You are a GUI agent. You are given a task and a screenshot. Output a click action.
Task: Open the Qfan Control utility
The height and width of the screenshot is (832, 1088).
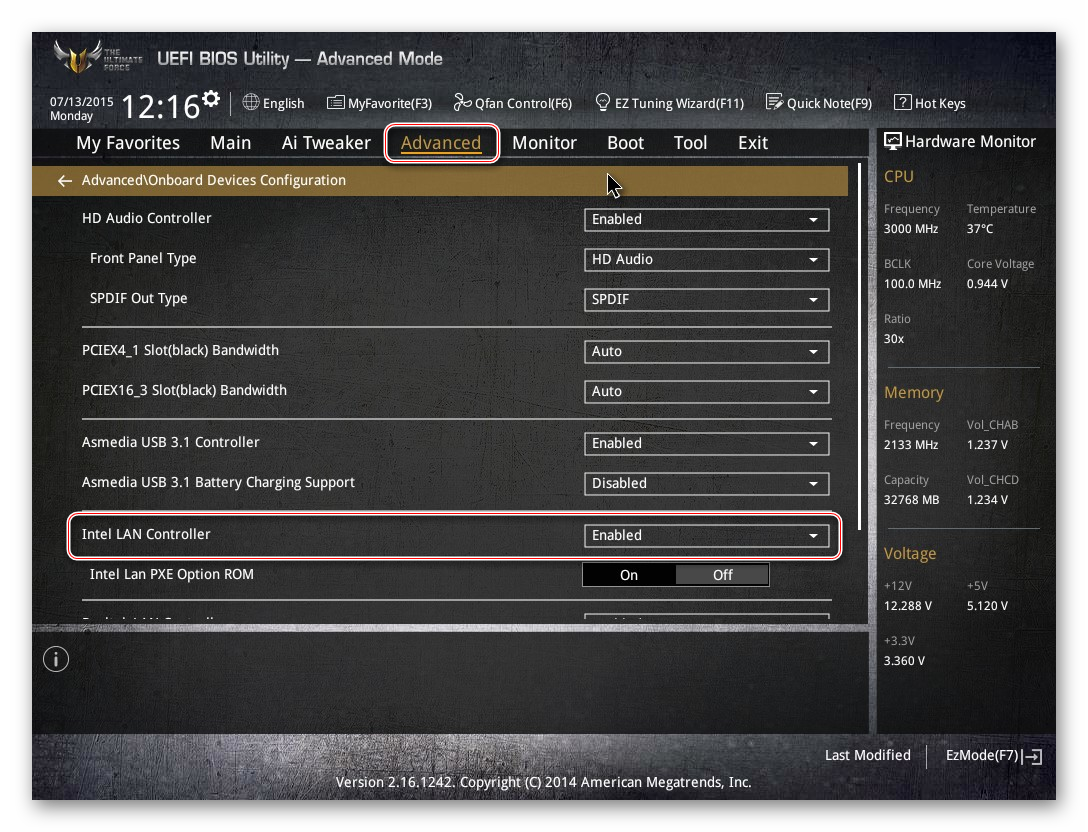point(512,103)
